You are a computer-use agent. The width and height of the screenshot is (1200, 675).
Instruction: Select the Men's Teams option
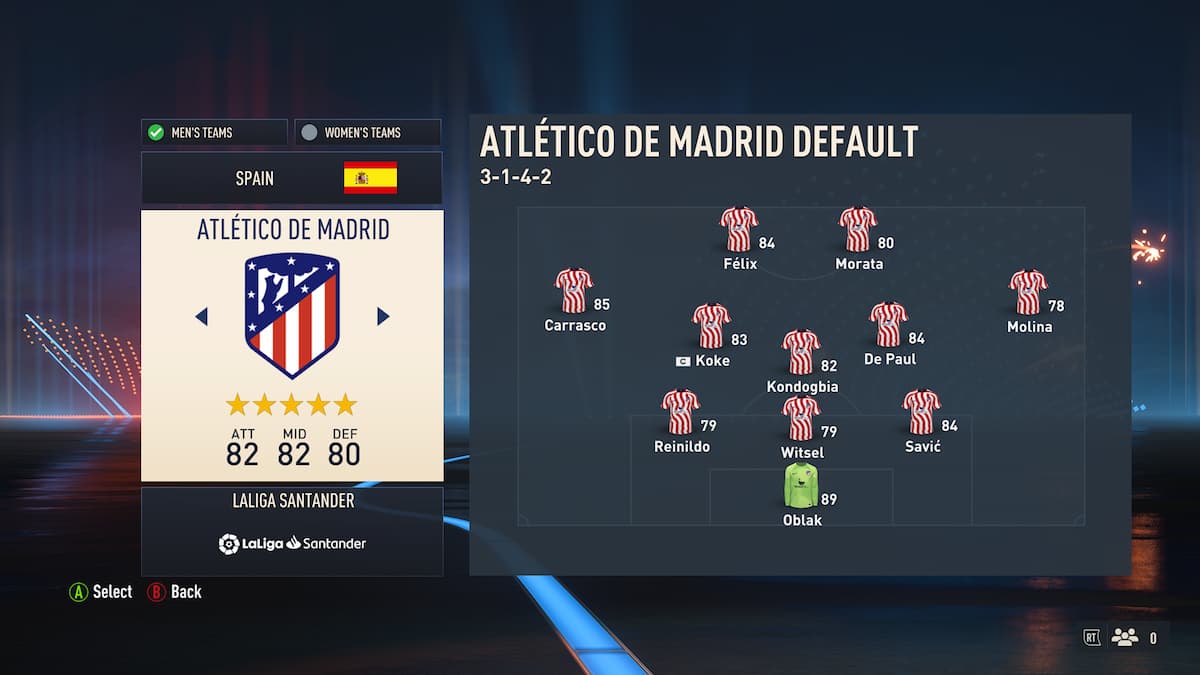[214, 132]
